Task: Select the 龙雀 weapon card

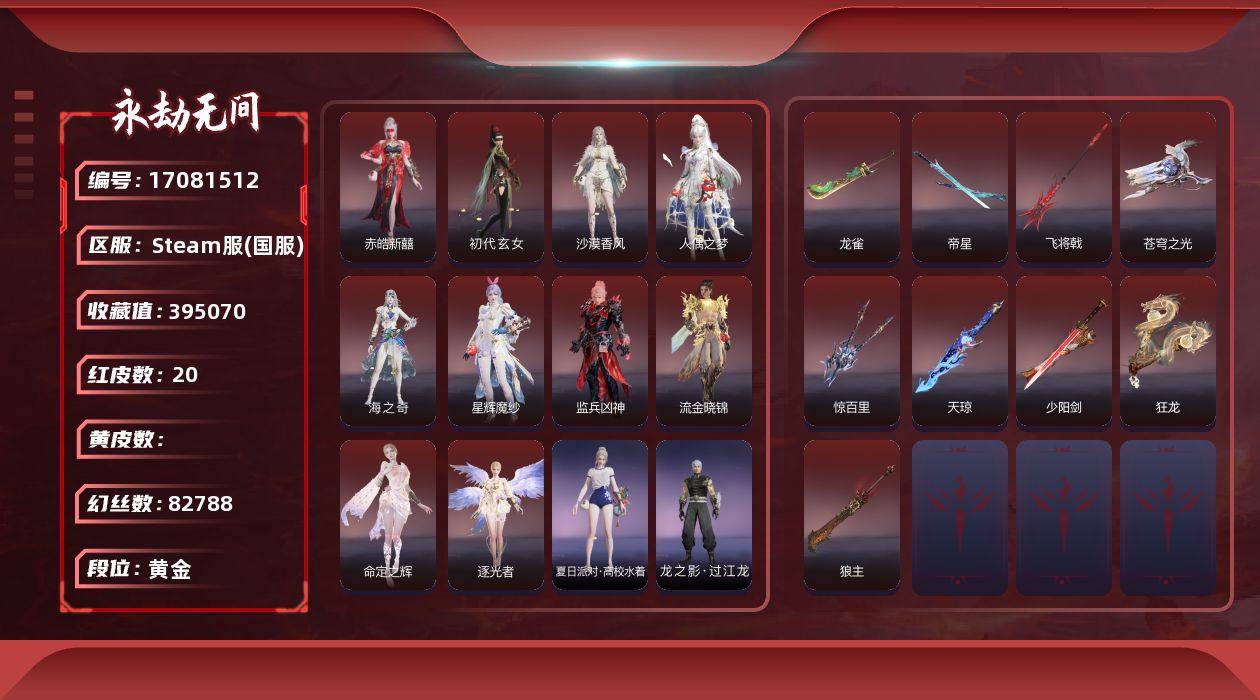Action: 852,186
